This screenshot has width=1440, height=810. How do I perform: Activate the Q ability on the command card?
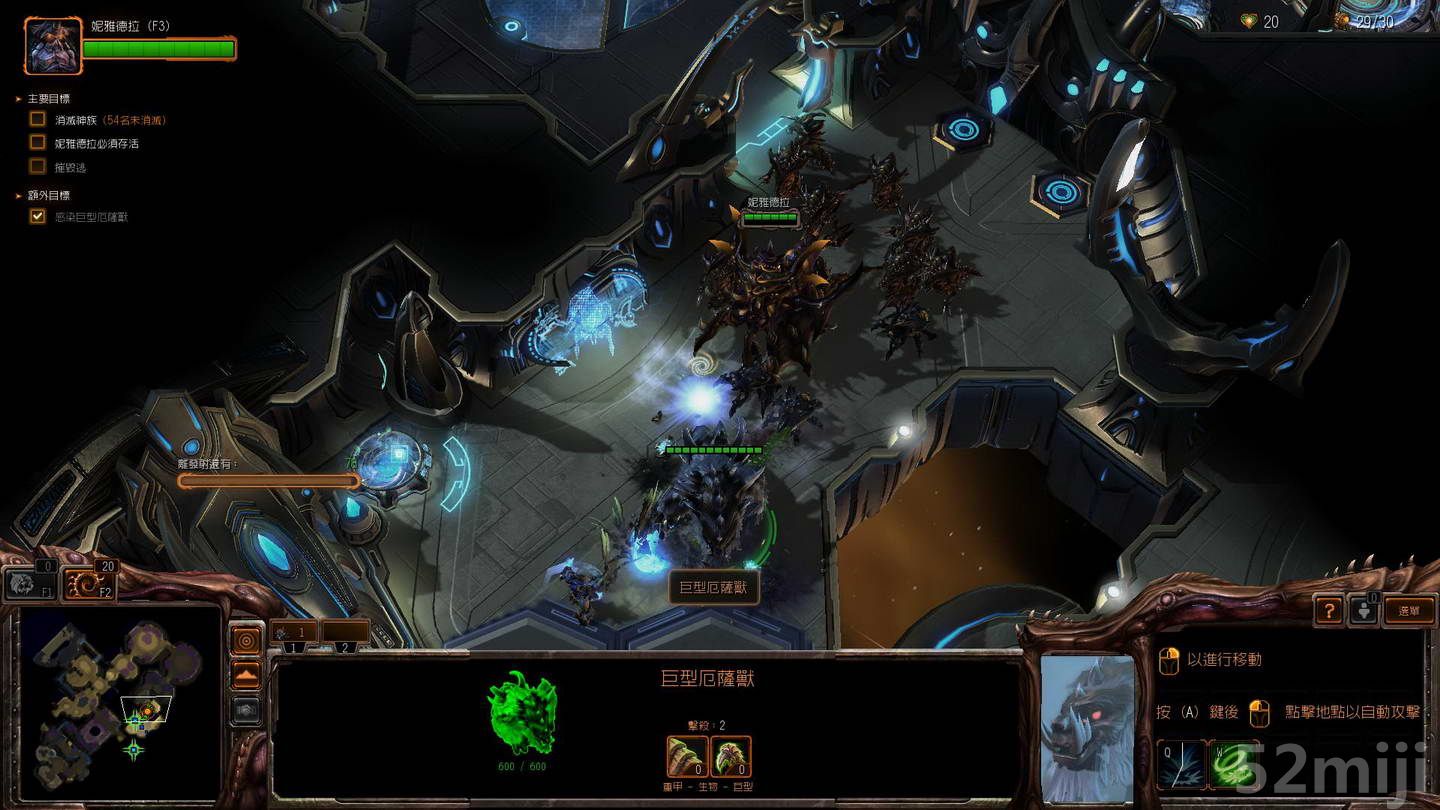pos(1181,763)
